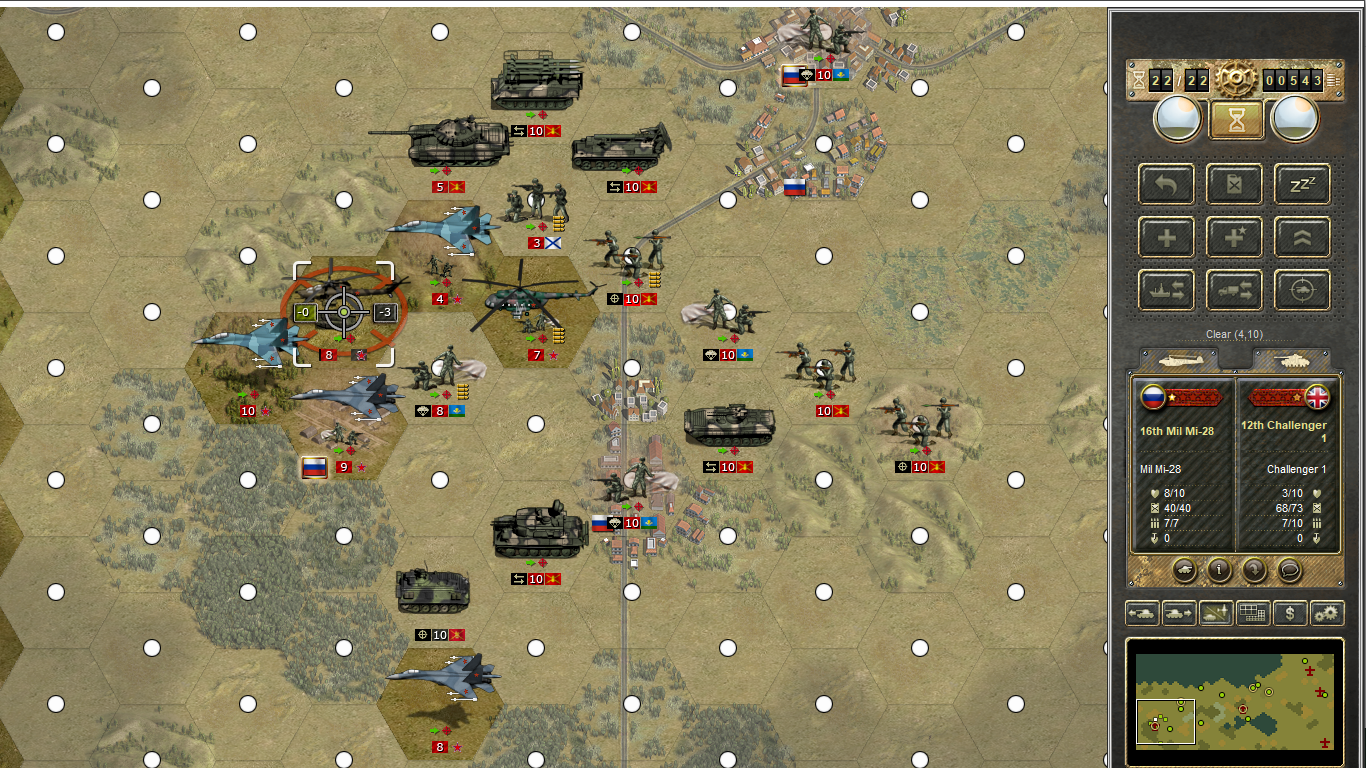Toggle truck transport mount button
This screenshot has height=768, width=1366.
[1234, 291]
